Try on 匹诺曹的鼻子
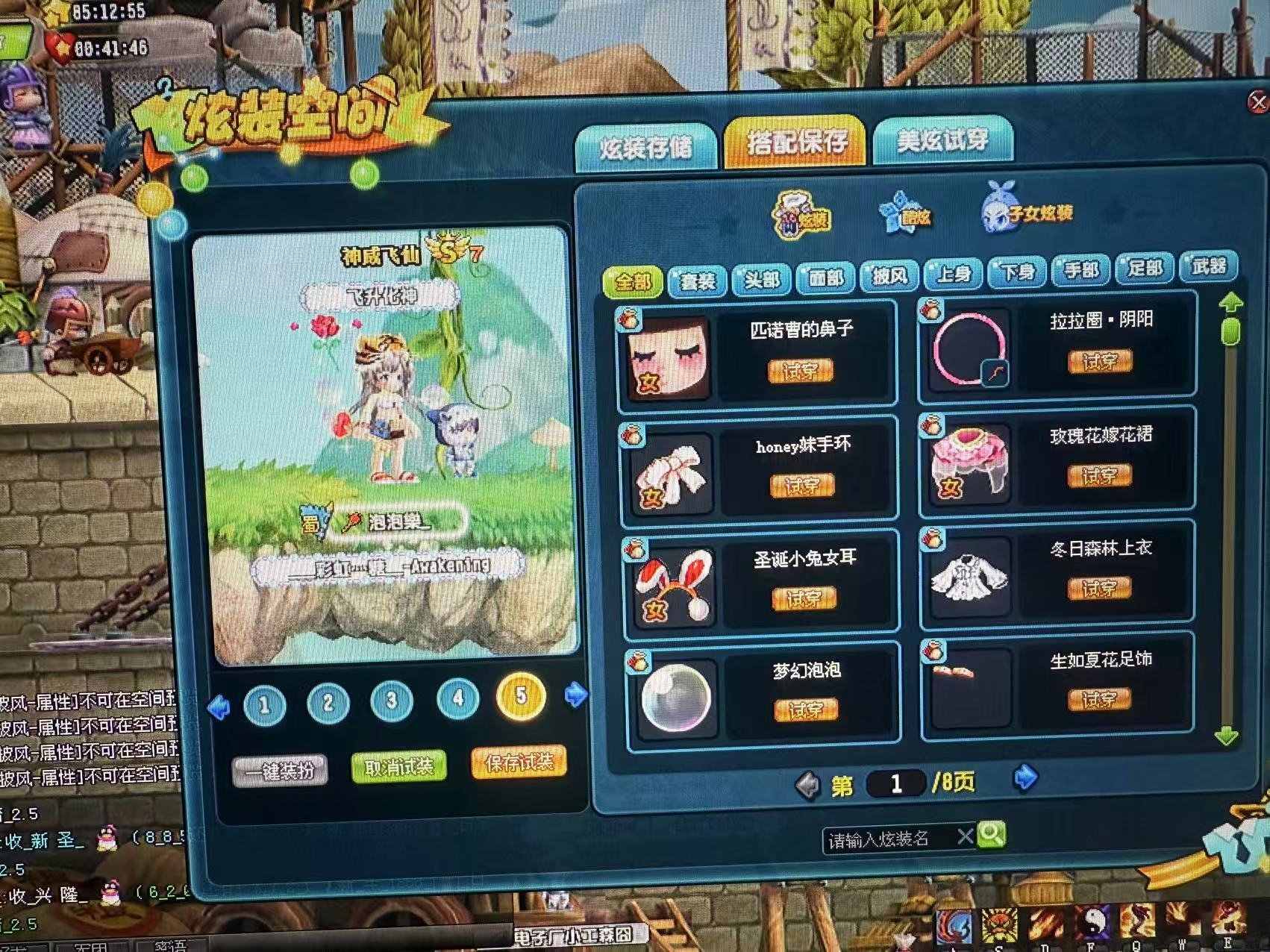This screenshot has width=1270, height=952. [x=800, y=371]
